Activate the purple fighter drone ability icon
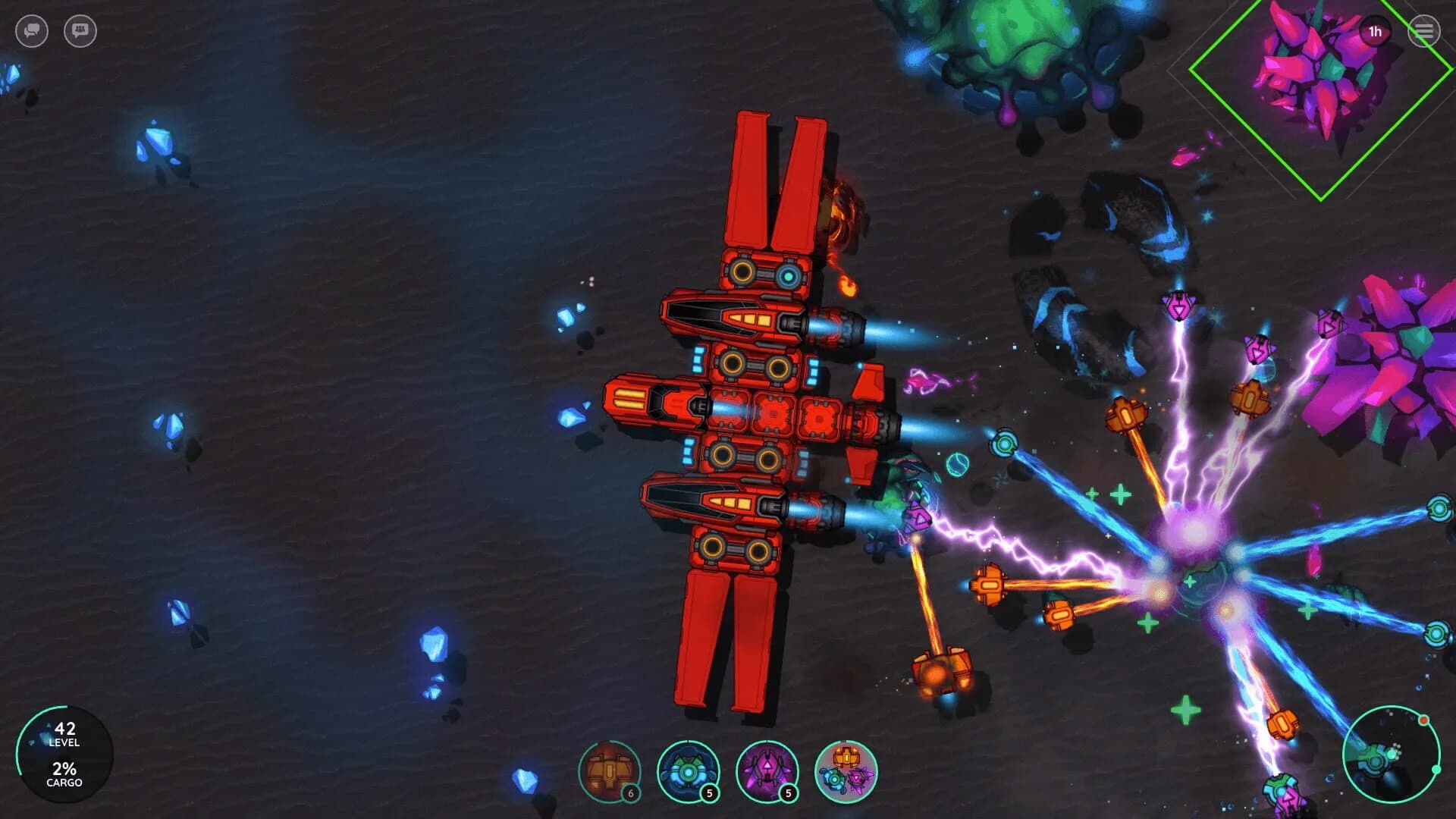This screenshot has height=819, width=1456. [x=767, y=771]
